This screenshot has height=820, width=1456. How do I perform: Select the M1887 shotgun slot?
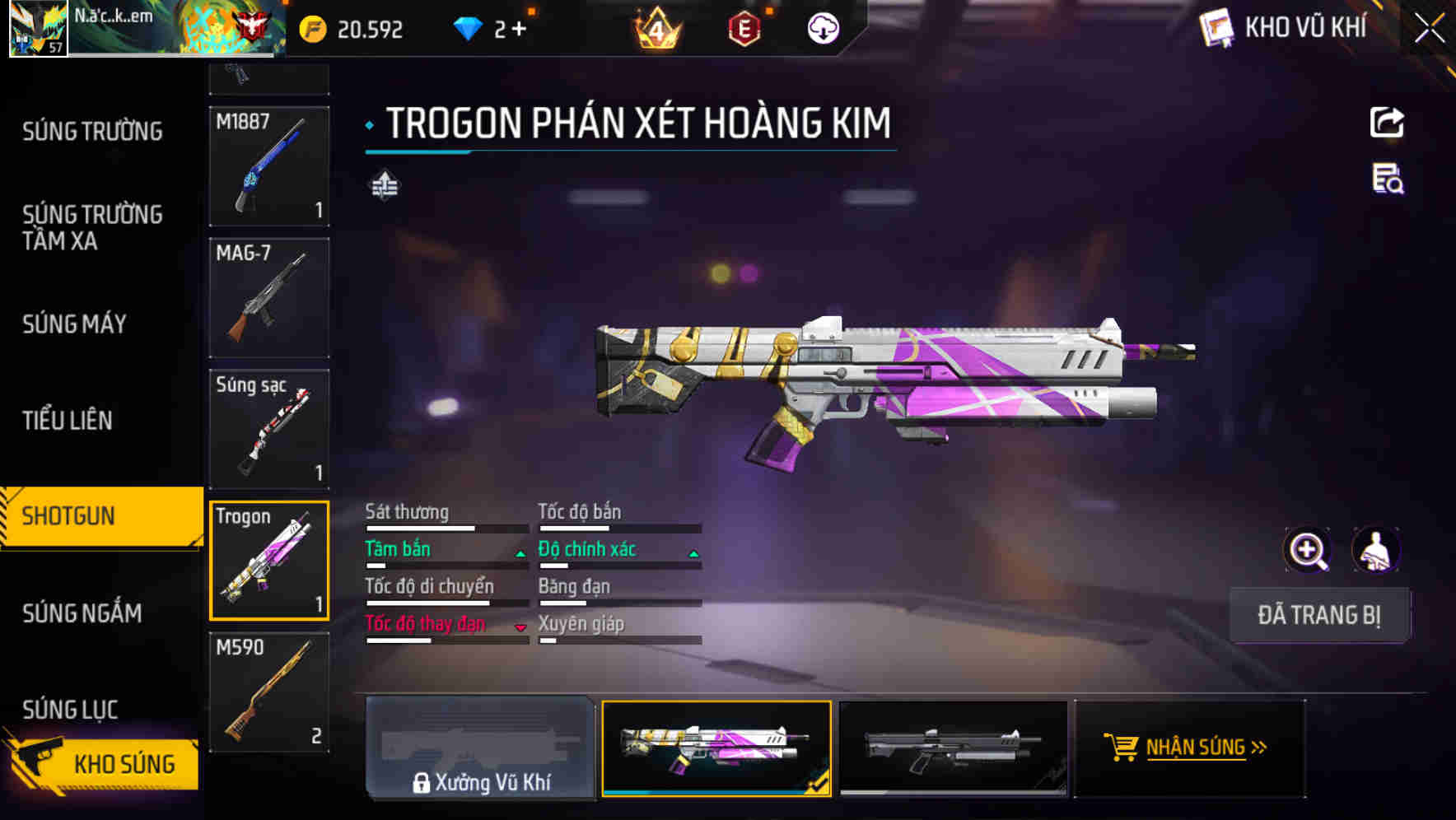[x=269, y=166]
